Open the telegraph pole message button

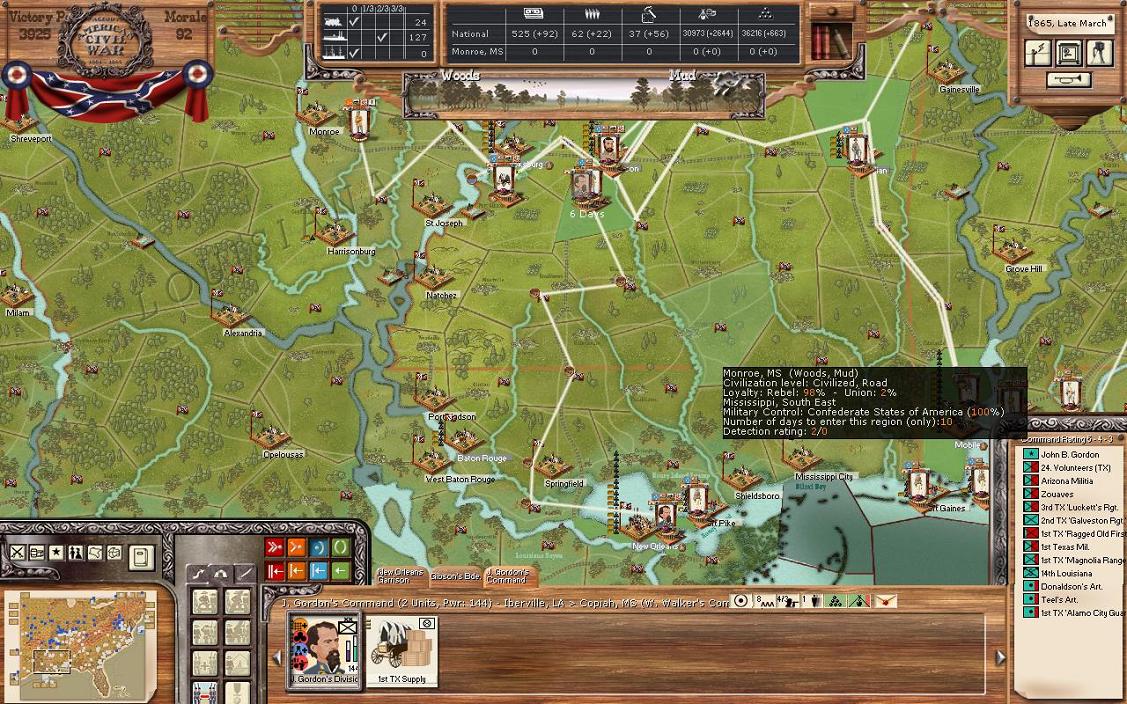coord(1038,52)
